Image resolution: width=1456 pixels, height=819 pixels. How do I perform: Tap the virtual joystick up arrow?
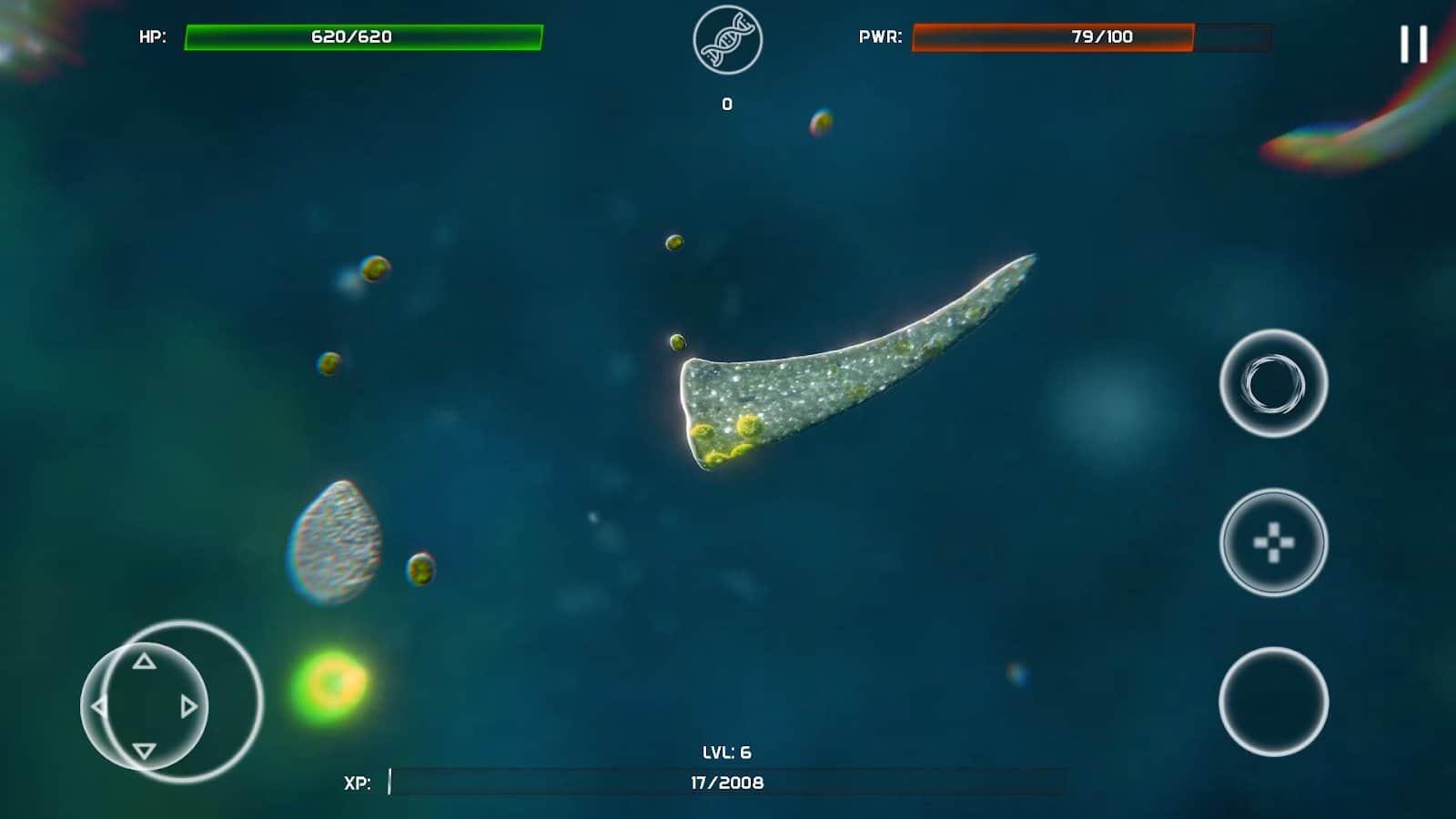coord(144,662)
